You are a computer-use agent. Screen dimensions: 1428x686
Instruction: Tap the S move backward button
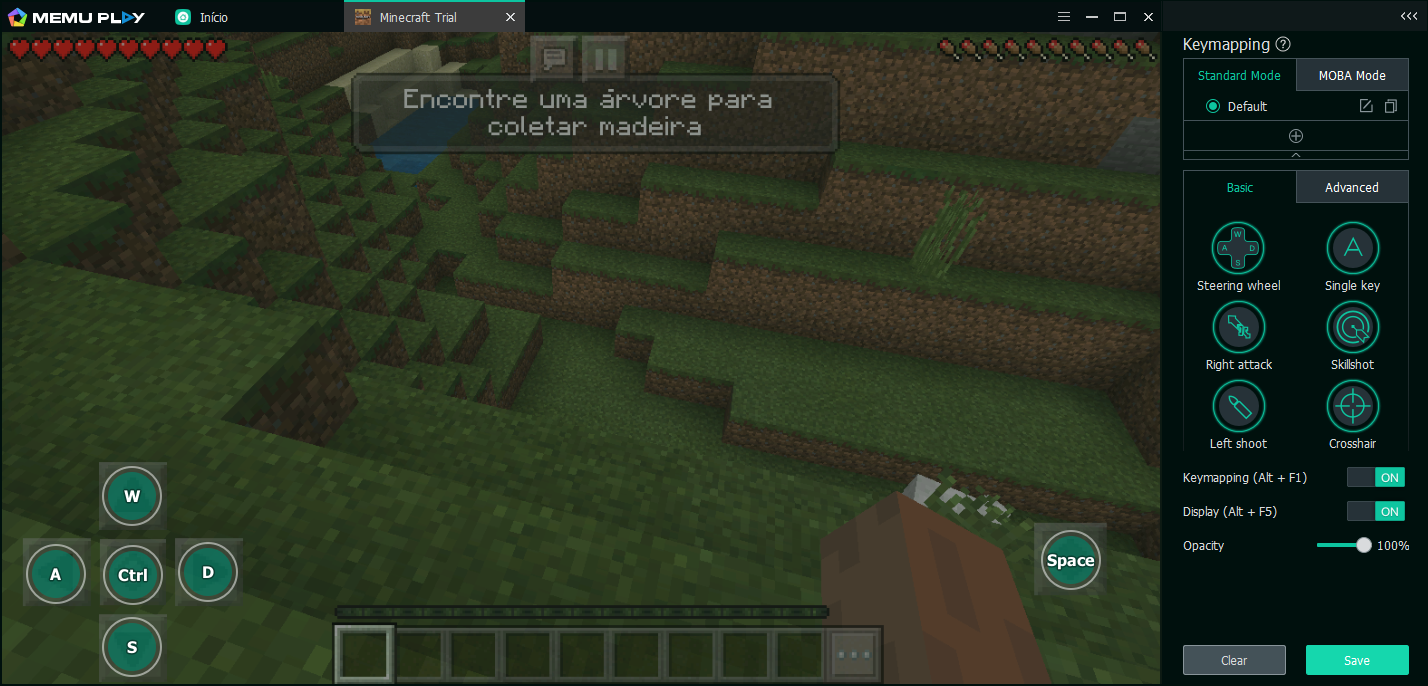point(132,647)
